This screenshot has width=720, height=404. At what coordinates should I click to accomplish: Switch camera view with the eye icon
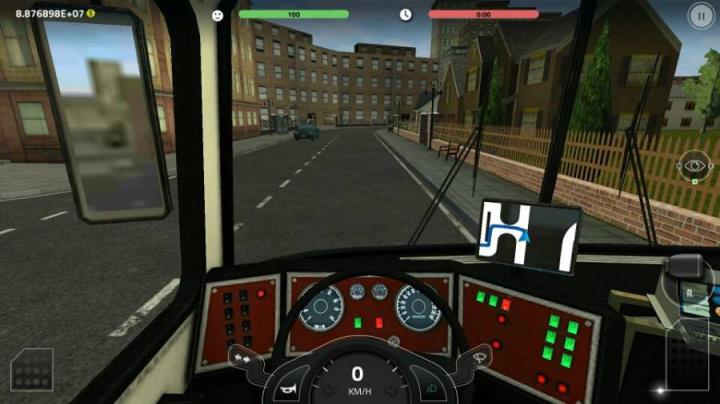pyautogui.click(x=693, y=166)
